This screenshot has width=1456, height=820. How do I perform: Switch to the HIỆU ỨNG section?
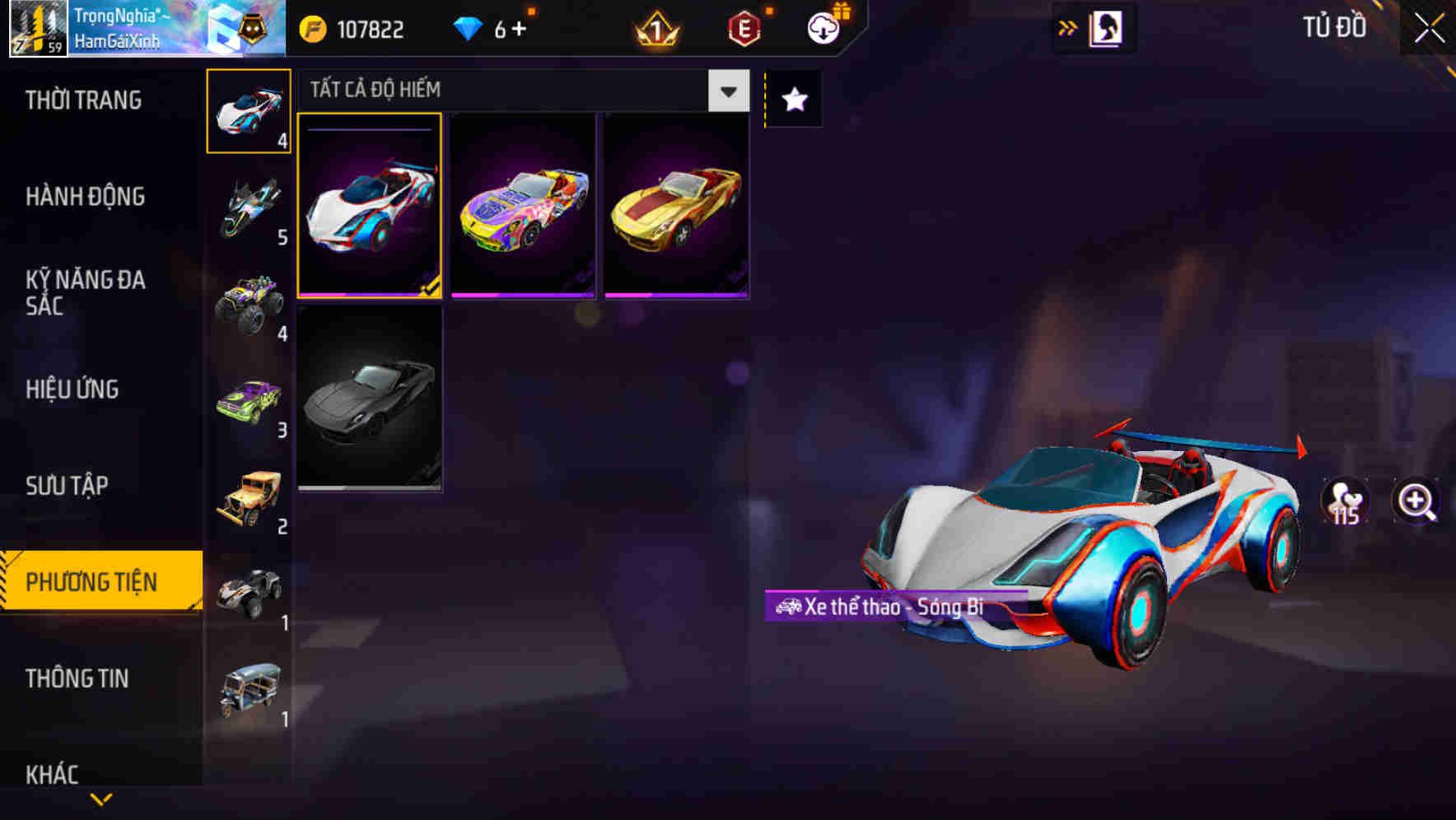(x=71, y=389)
